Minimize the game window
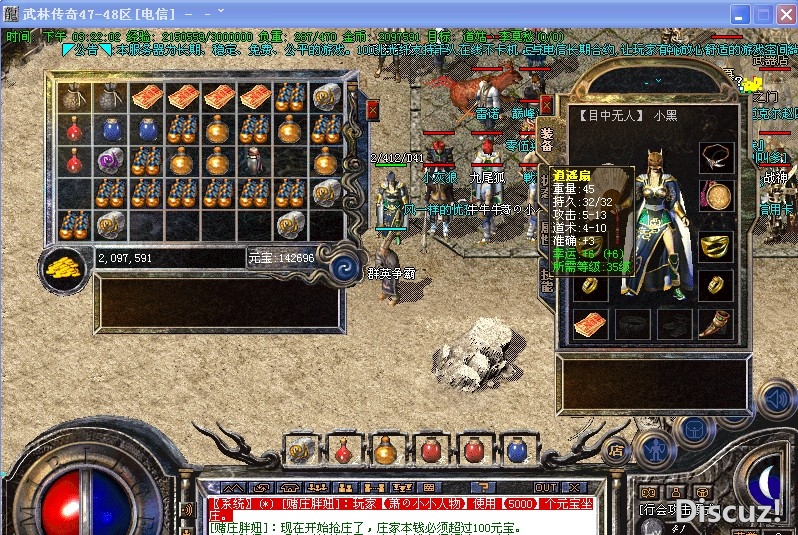798x535 pixels. pyautogui.click(x=738, y=15)
